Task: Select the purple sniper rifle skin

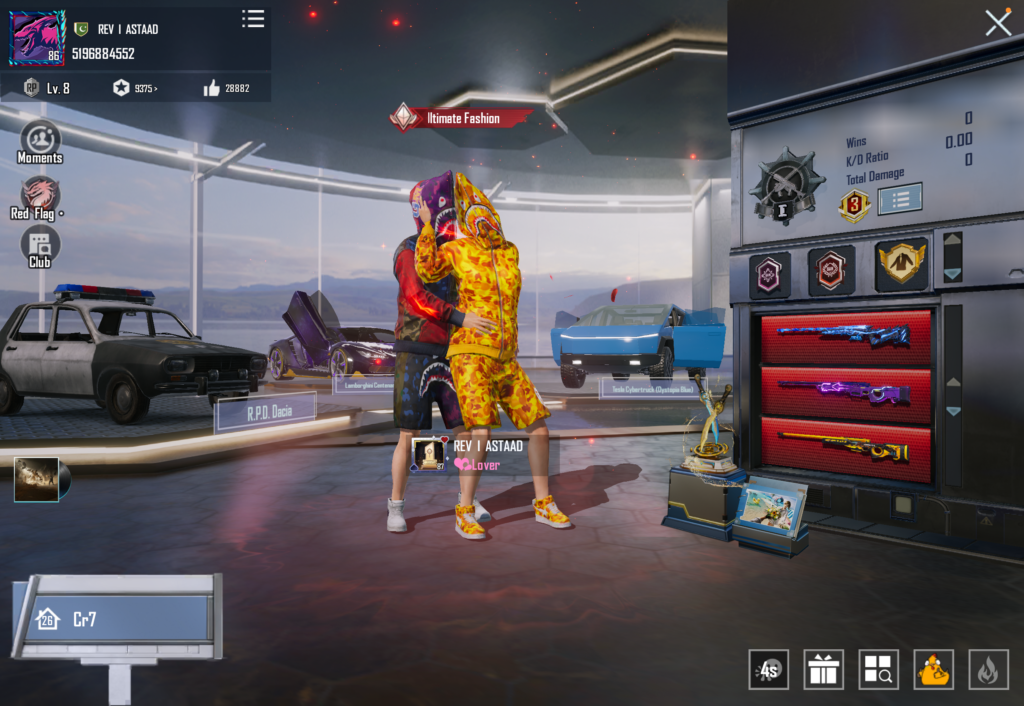Action: point(845,390)
